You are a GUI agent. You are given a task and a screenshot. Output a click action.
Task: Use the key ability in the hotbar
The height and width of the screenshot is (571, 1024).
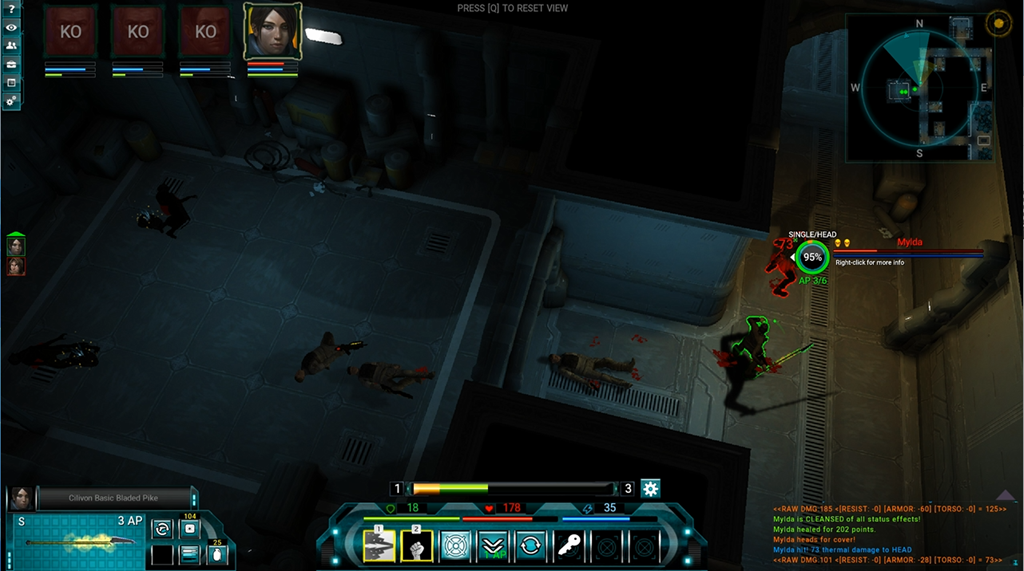pyautogui.click(x=568, y=545)
